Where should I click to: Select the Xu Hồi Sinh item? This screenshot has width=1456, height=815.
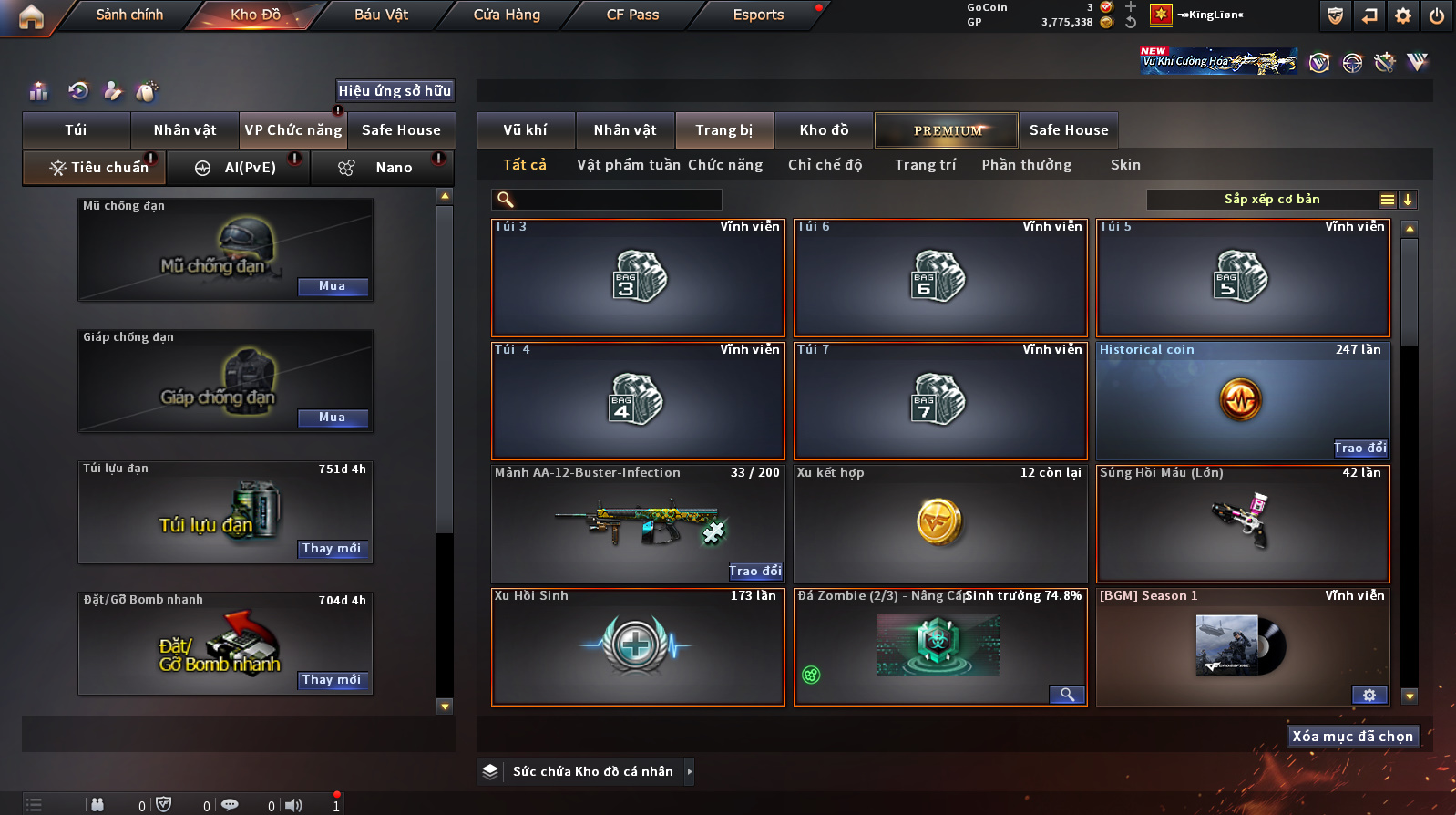638,646
